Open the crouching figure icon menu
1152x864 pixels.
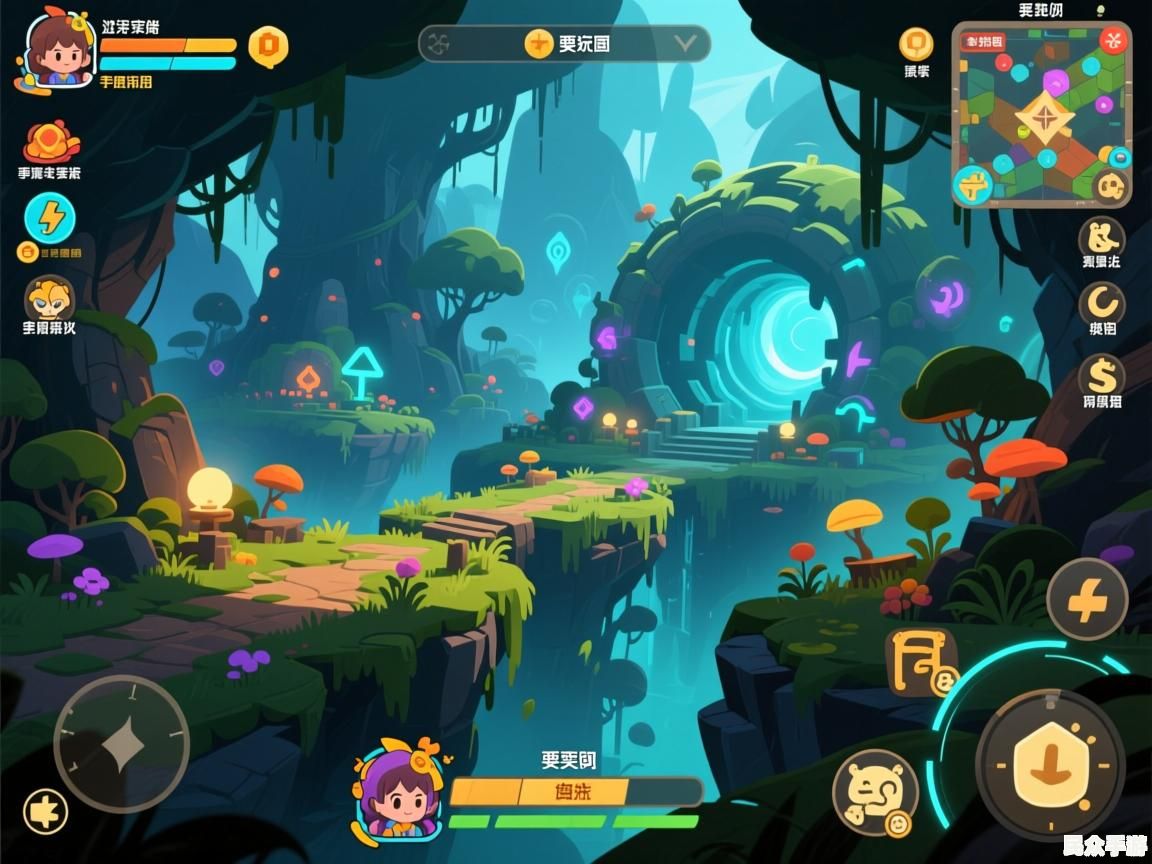(1102, 239)
